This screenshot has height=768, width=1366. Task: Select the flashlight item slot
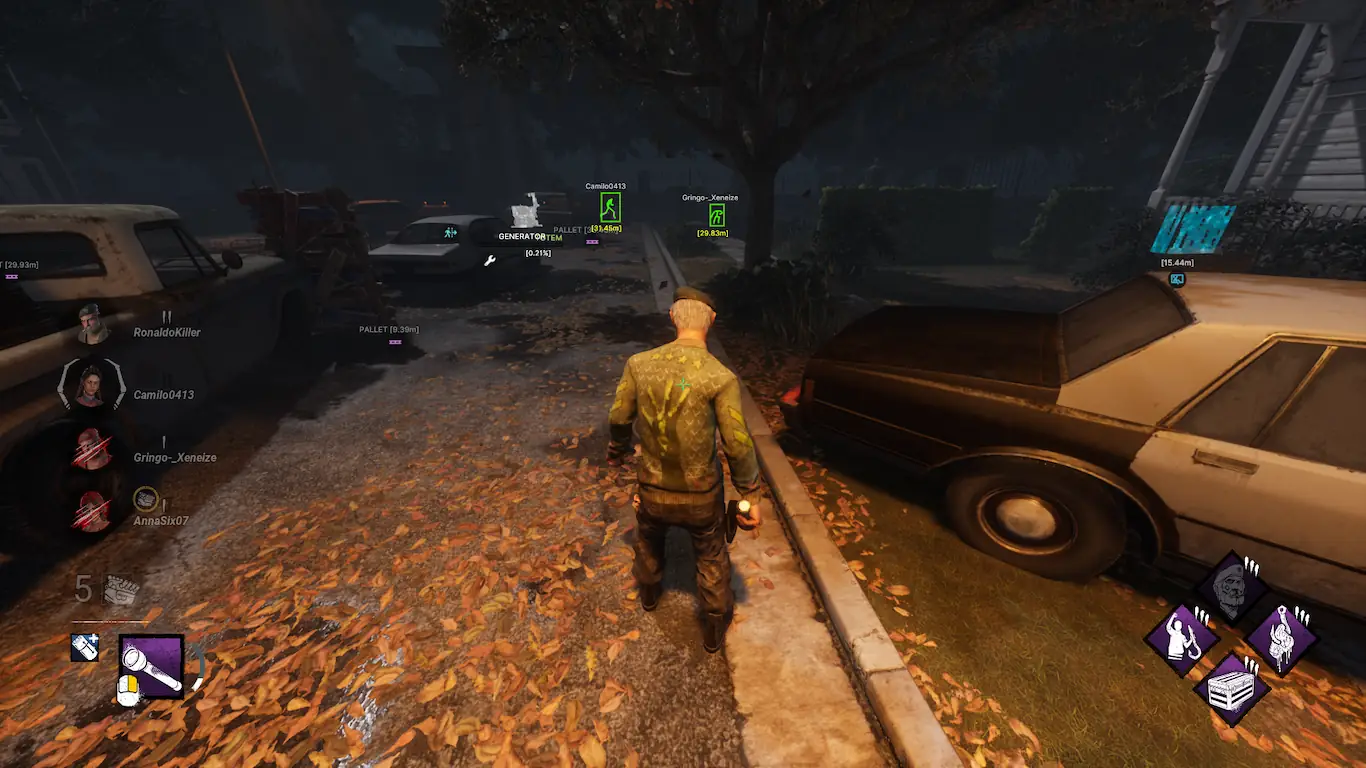coord(152,665)
